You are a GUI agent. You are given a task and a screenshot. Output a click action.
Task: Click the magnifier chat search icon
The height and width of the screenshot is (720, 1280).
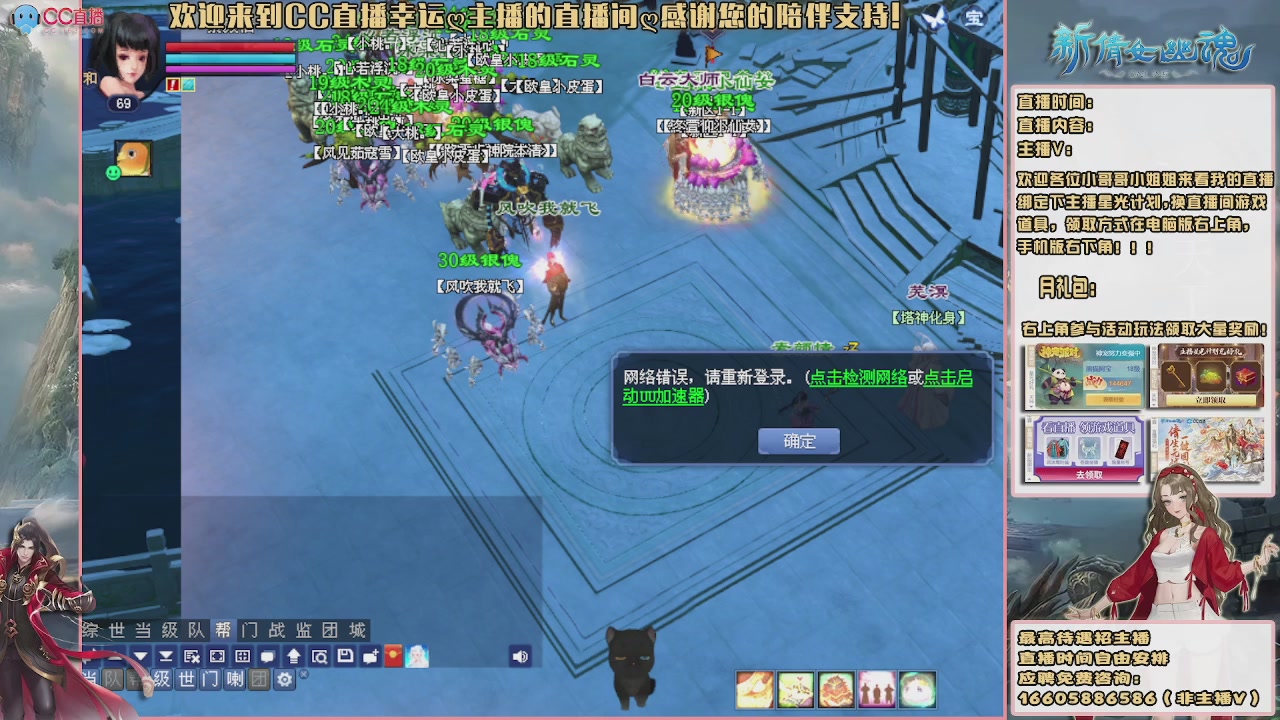[322, 656]
